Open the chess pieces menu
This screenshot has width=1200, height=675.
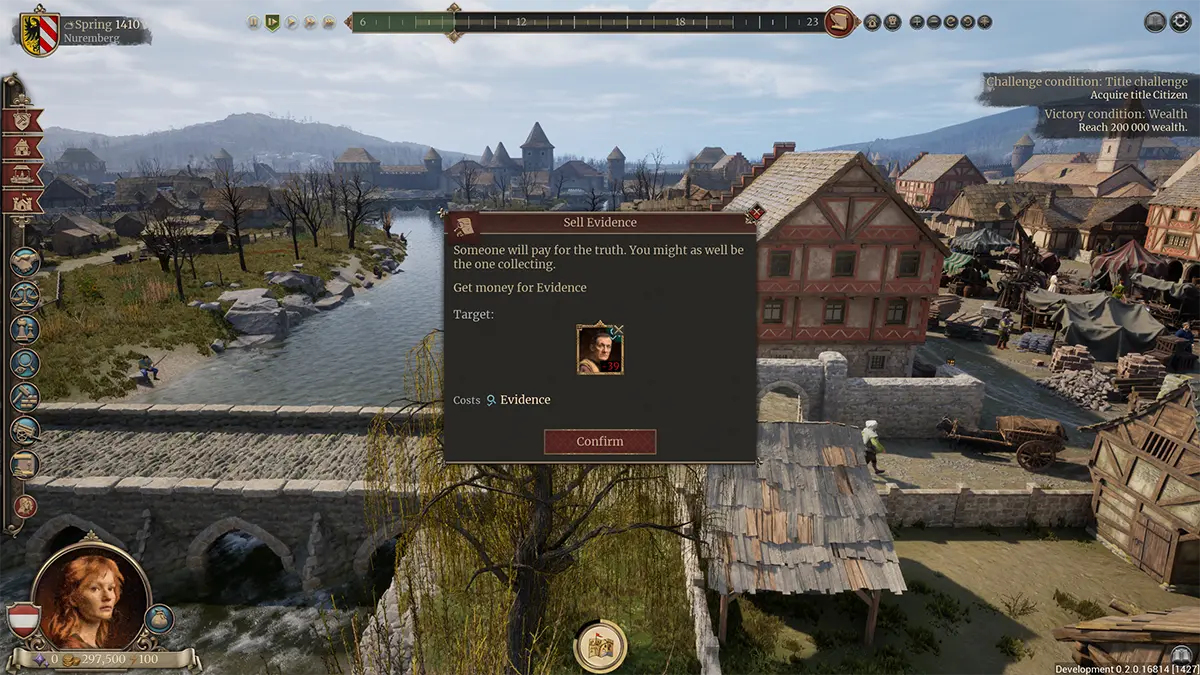click(x=25, y=329)
